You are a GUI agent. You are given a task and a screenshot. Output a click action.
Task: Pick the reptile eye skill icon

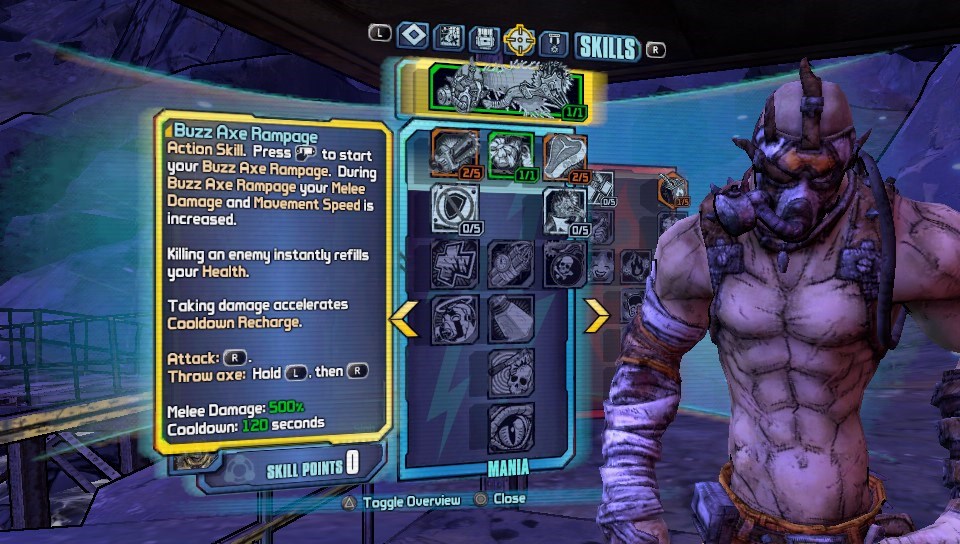tap(510, 427)
